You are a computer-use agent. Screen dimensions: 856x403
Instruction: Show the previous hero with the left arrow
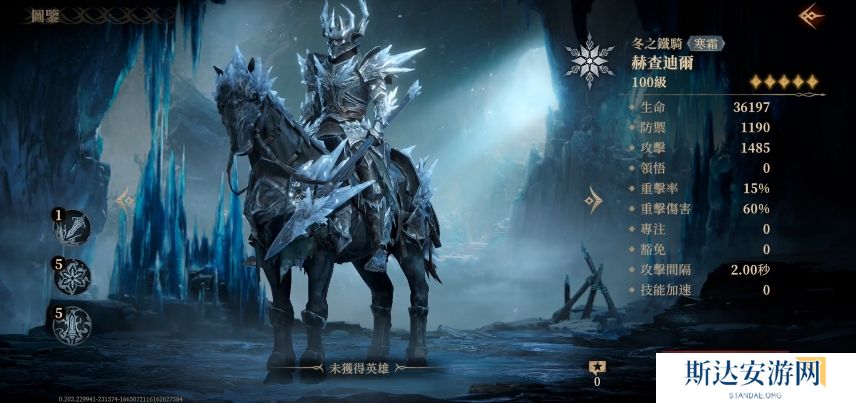(124, 200)
